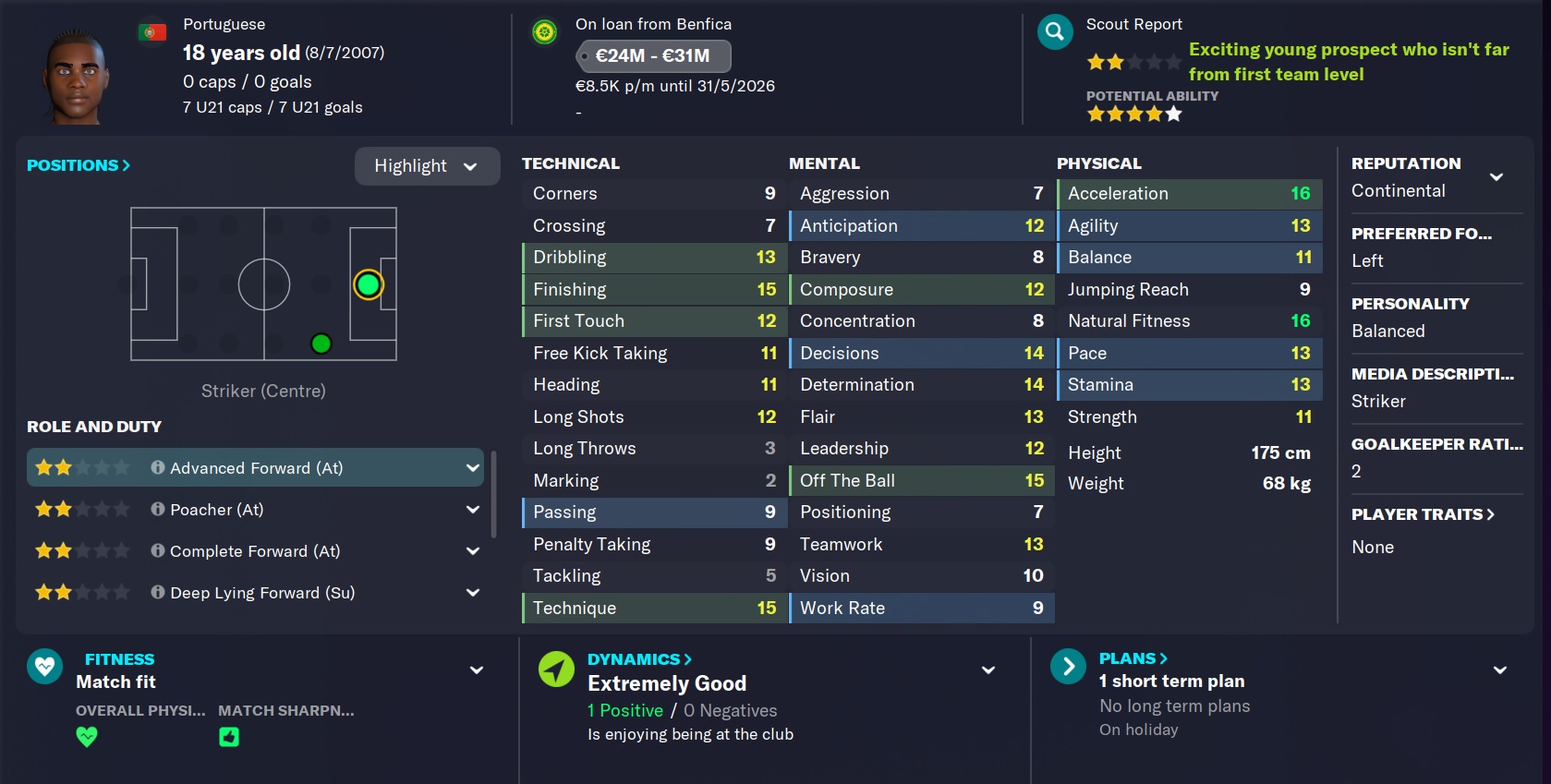Open the Highlight dropdown

point(427,166)
